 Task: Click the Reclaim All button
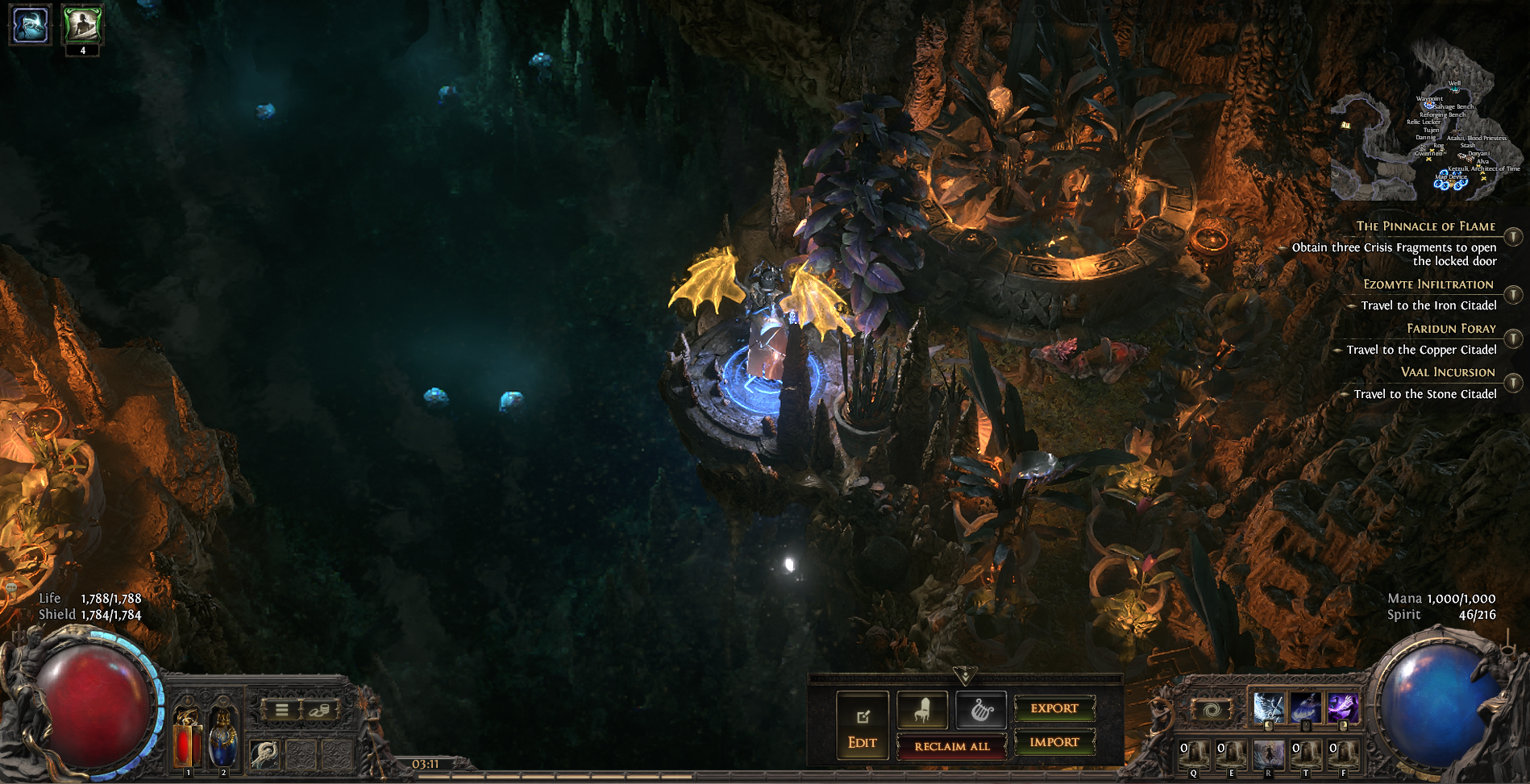951,746
